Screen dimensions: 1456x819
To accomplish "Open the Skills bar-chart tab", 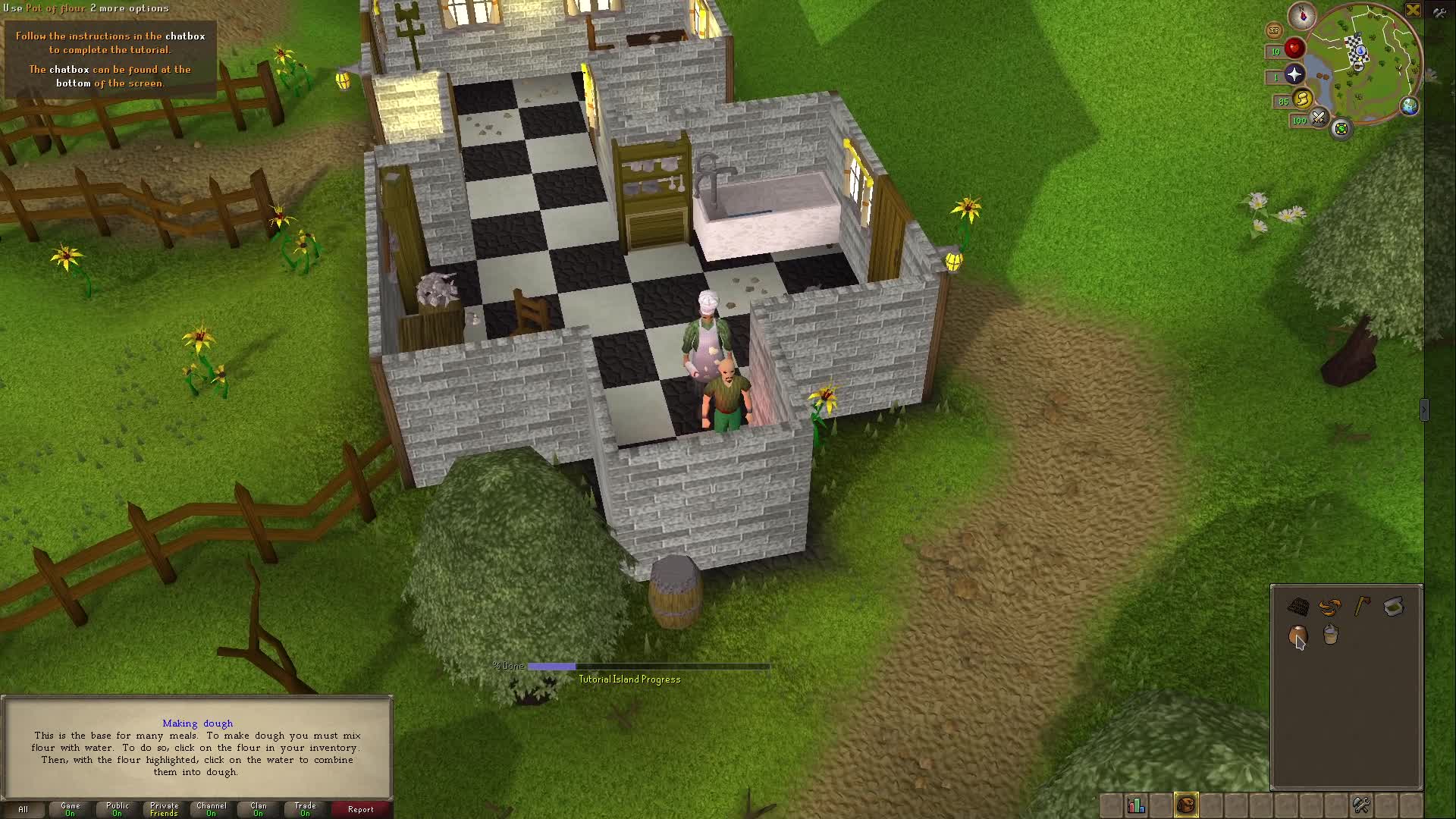I will coord(1135,805).
